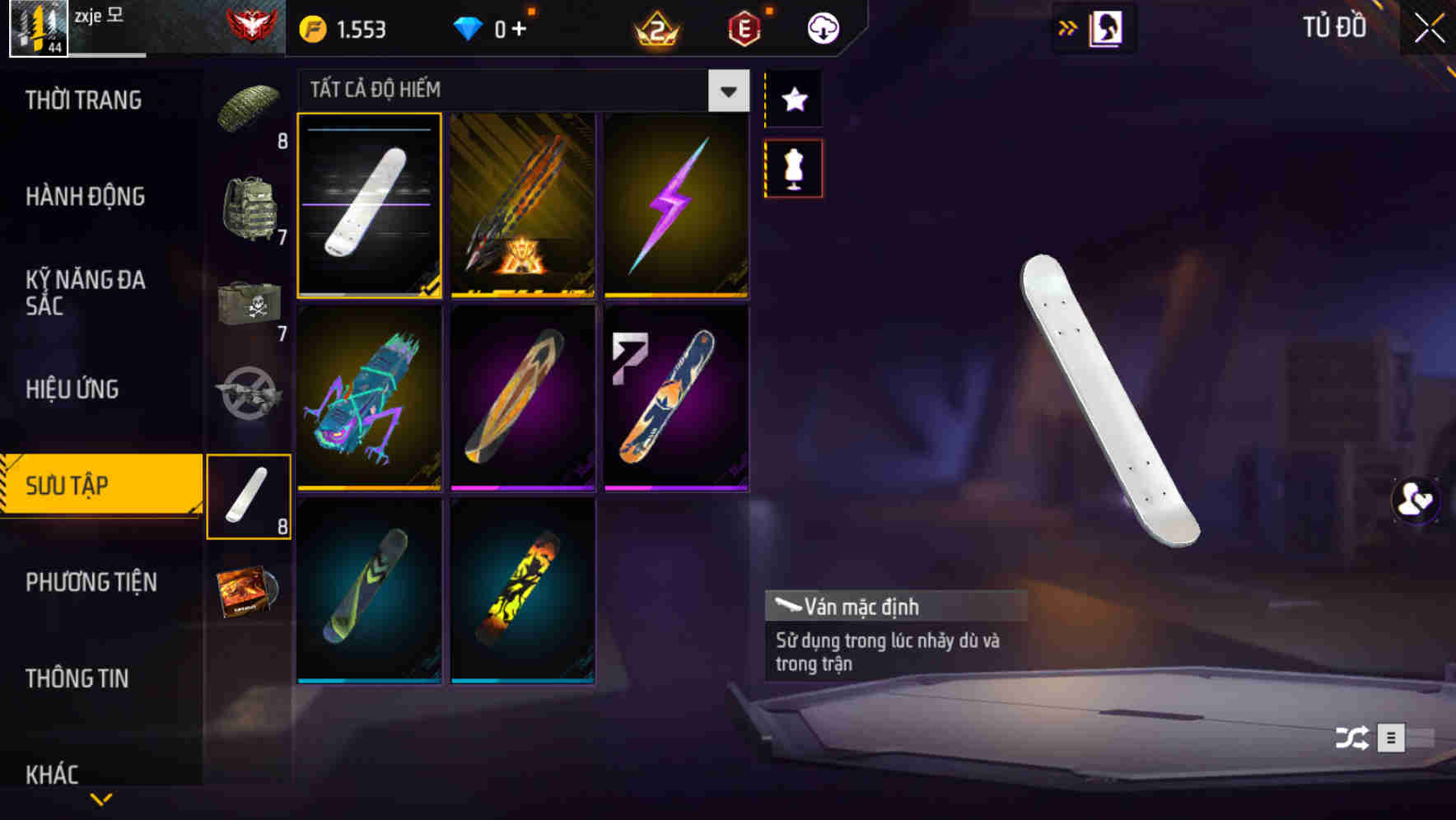Screen dimensions: 1456x820
Task: Click the double-chevron expander near top right
Action: click(1068, 27)
